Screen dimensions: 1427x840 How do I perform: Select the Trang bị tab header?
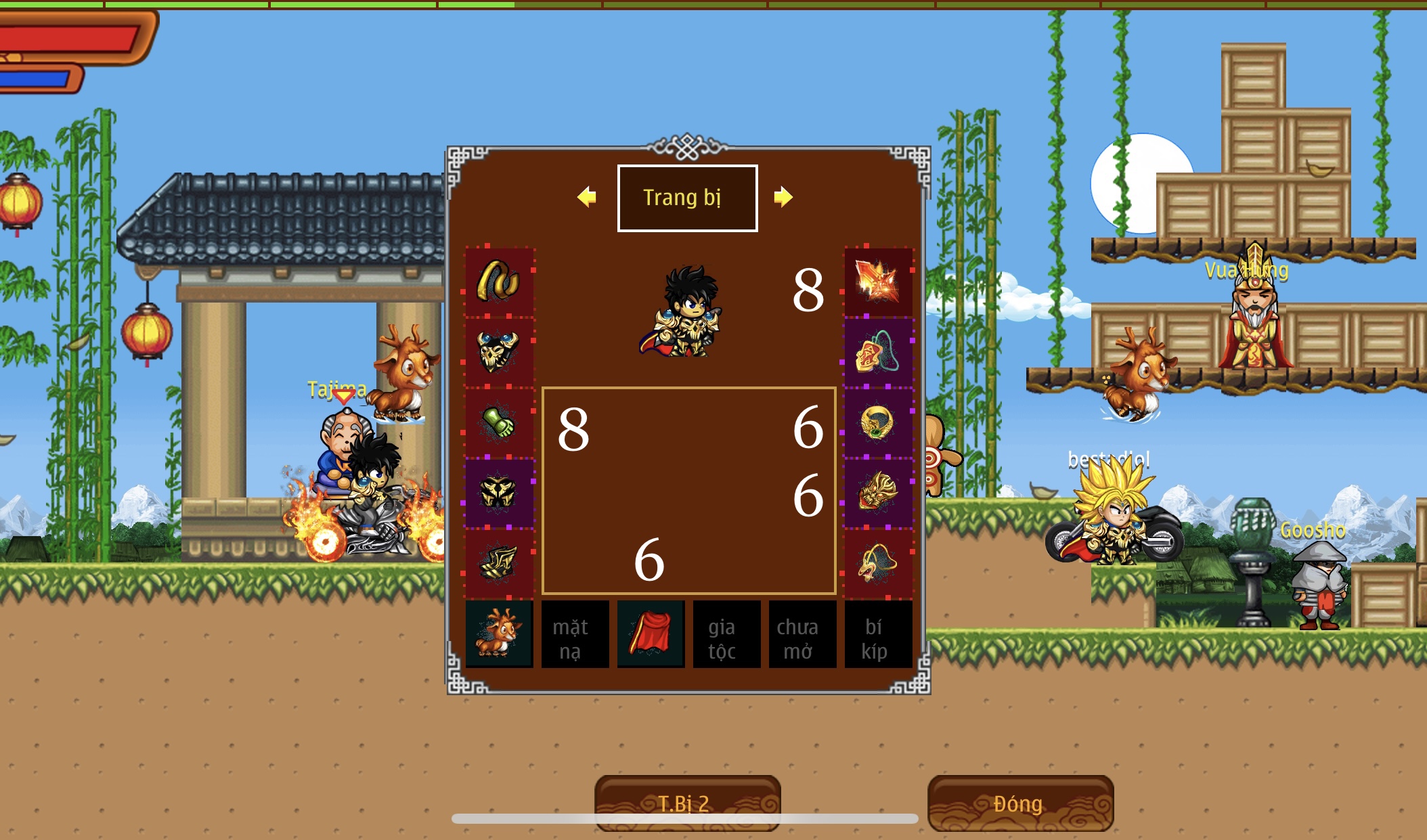click(x=687, y=198)
